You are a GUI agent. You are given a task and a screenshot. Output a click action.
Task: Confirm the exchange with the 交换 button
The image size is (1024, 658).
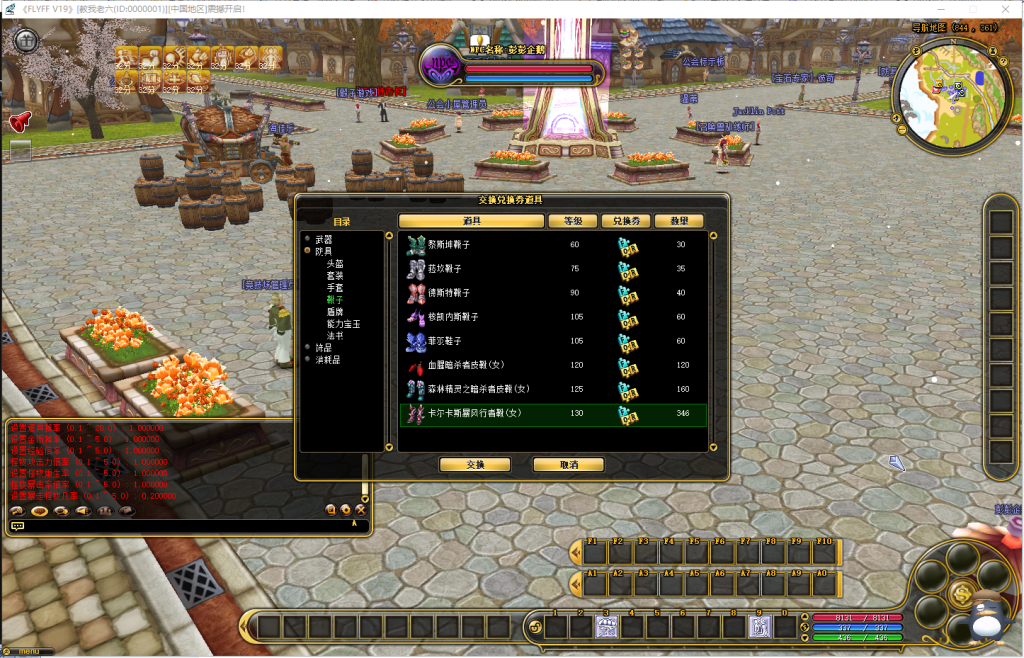point(475,465)
